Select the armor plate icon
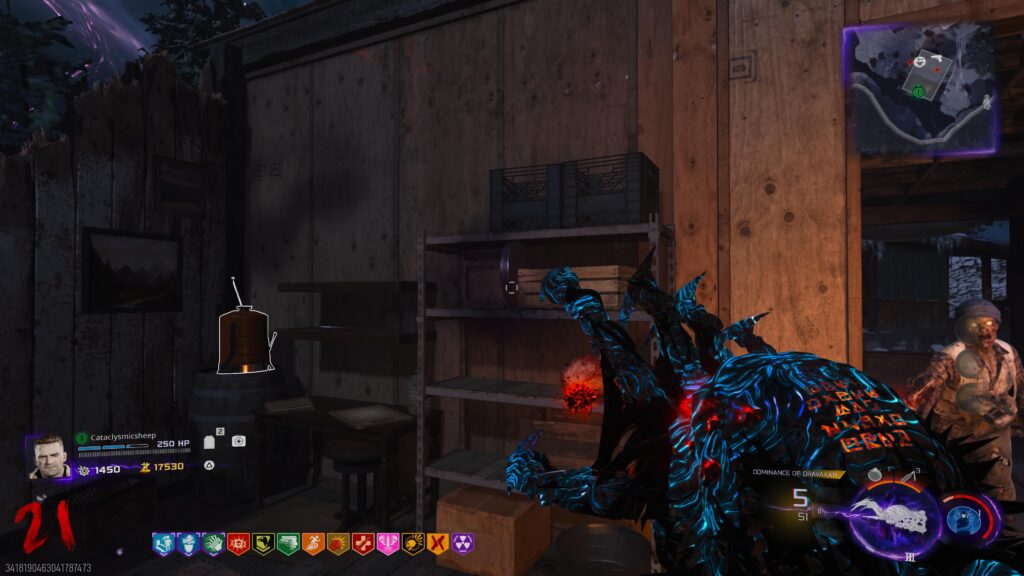The width and height of the screenshot is (1024, 576). coord(211,442)
